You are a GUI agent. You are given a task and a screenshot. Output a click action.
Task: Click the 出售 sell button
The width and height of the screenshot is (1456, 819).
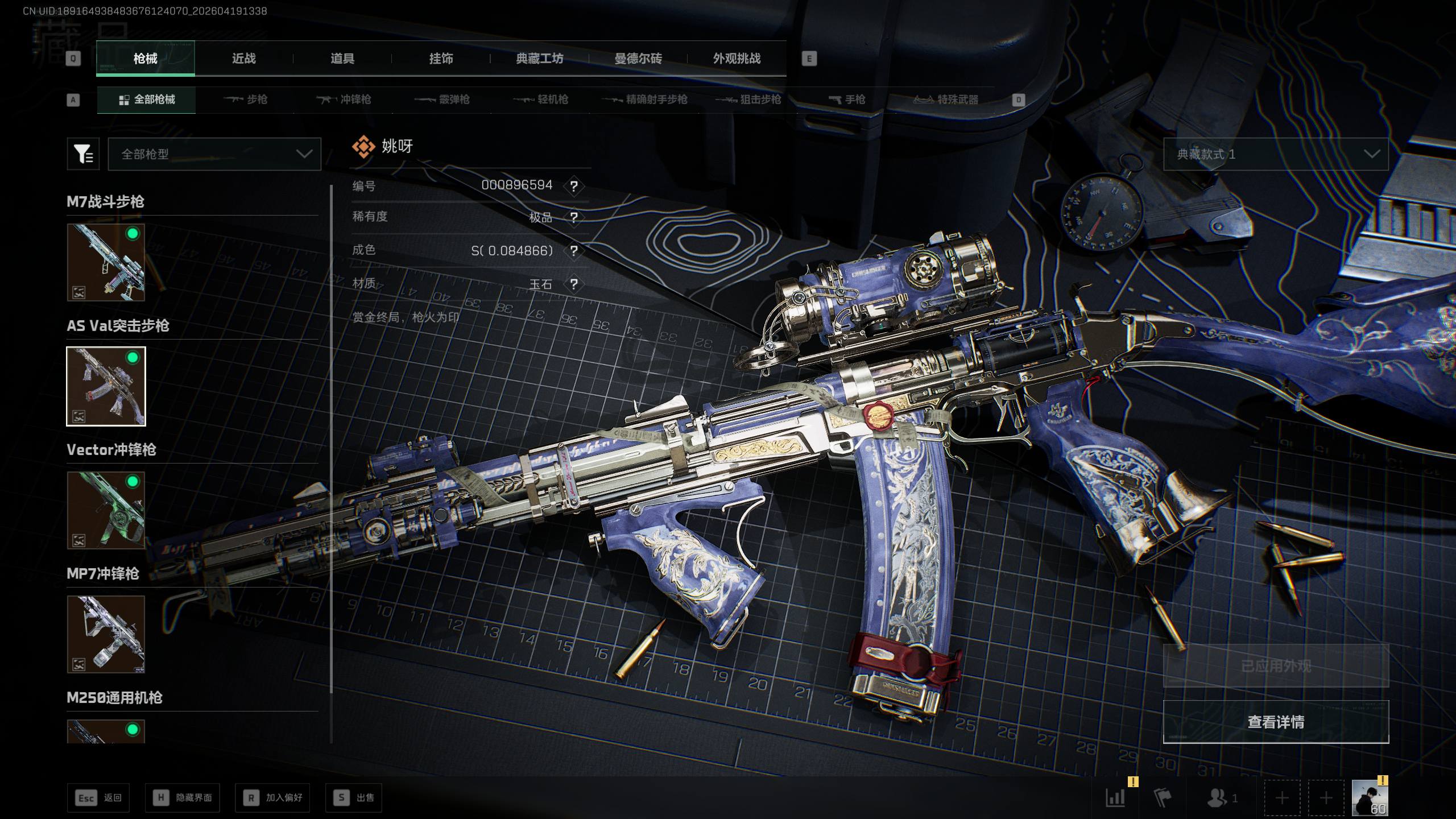[354, 798]
